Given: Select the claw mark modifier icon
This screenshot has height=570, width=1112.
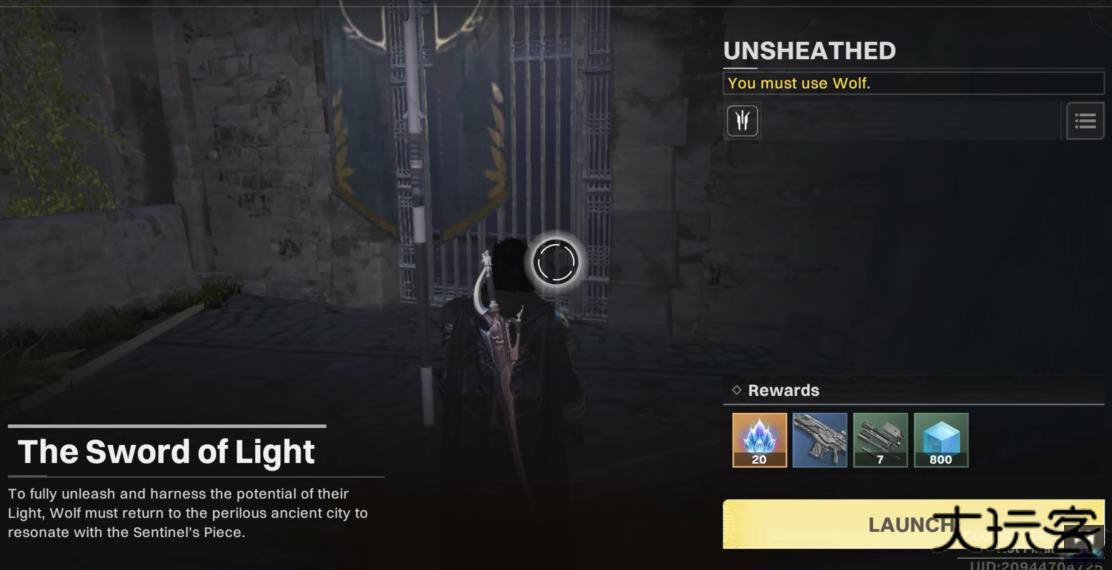Looking at the screenshot, I should (742, 121).
